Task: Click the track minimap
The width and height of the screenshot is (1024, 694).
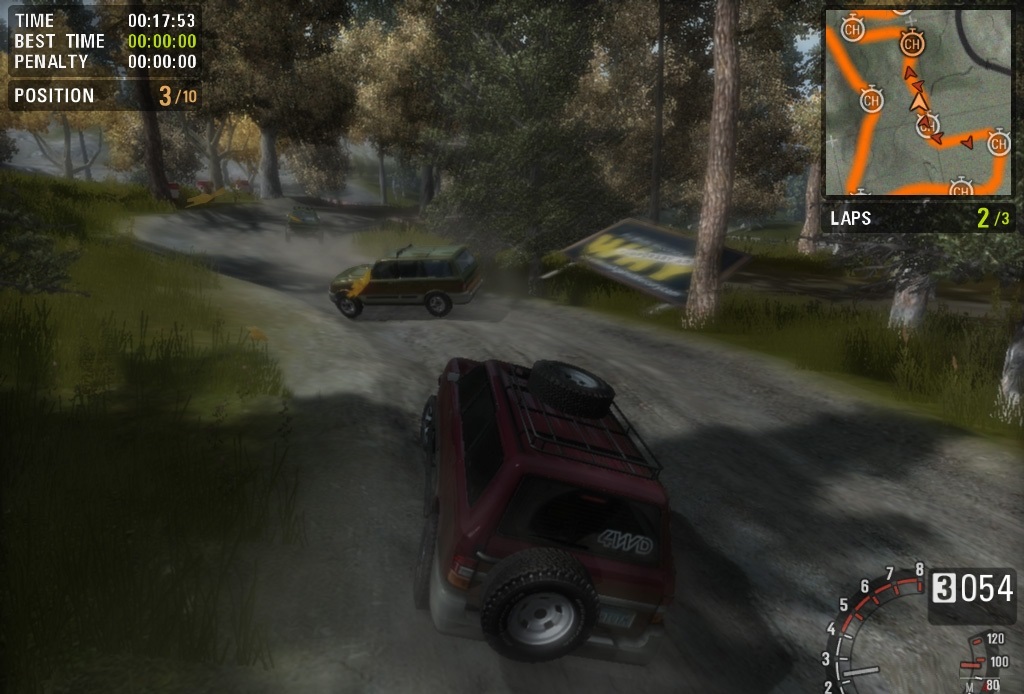Action: (x=917, y=102)
